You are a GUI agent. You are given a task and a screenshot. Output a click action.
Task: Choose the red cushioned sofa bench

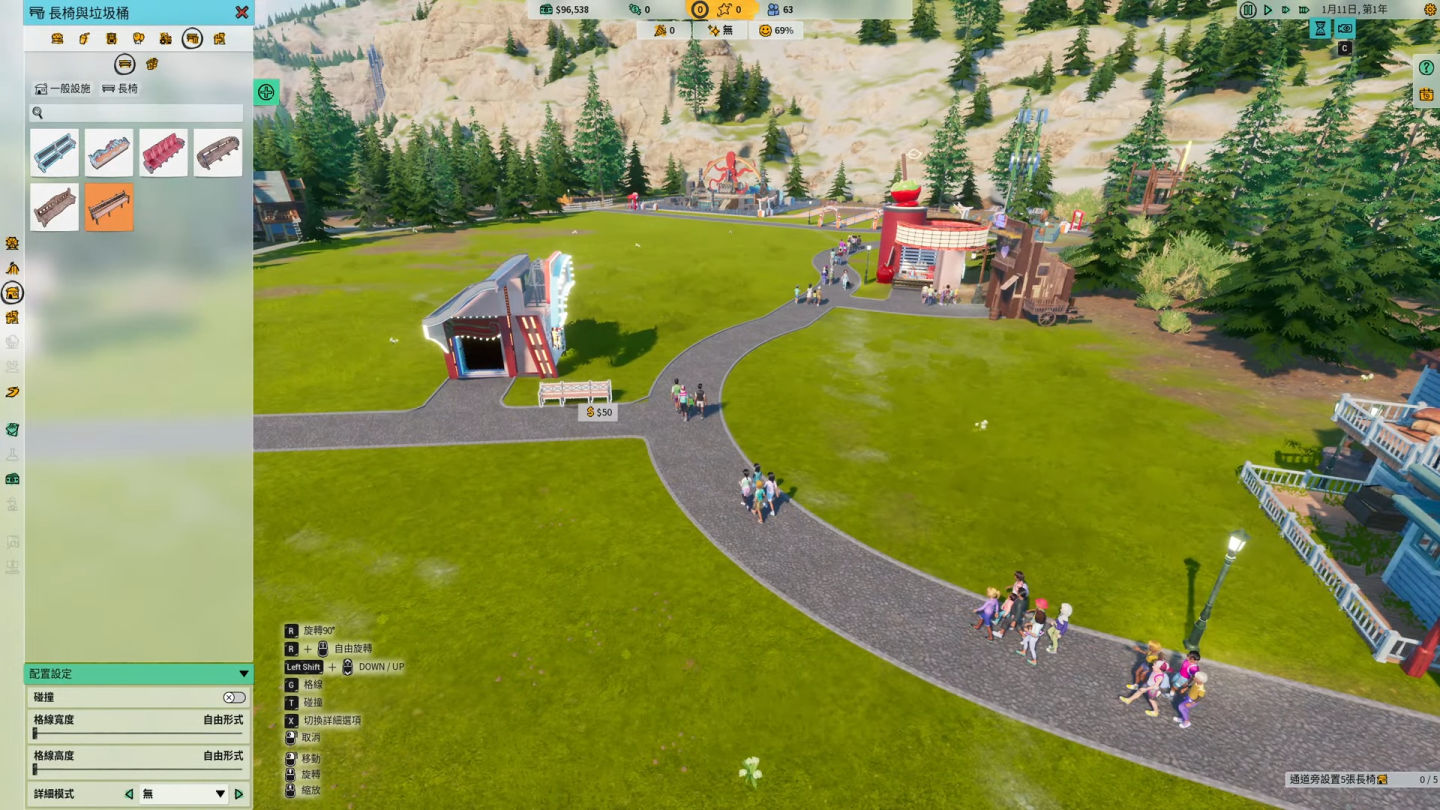tap(163, 153)
